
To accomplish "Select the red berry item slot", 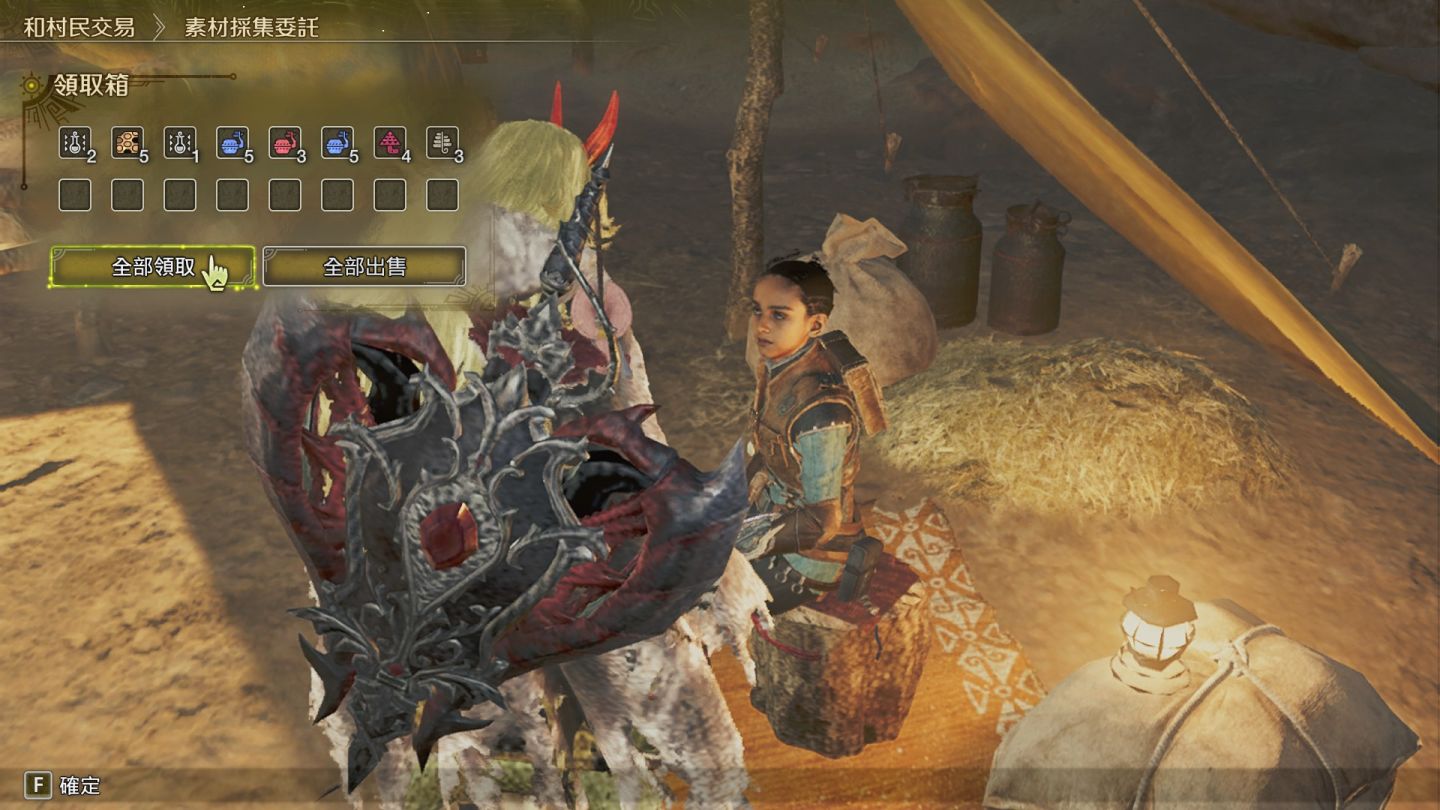I will click(x=285, y=143).
